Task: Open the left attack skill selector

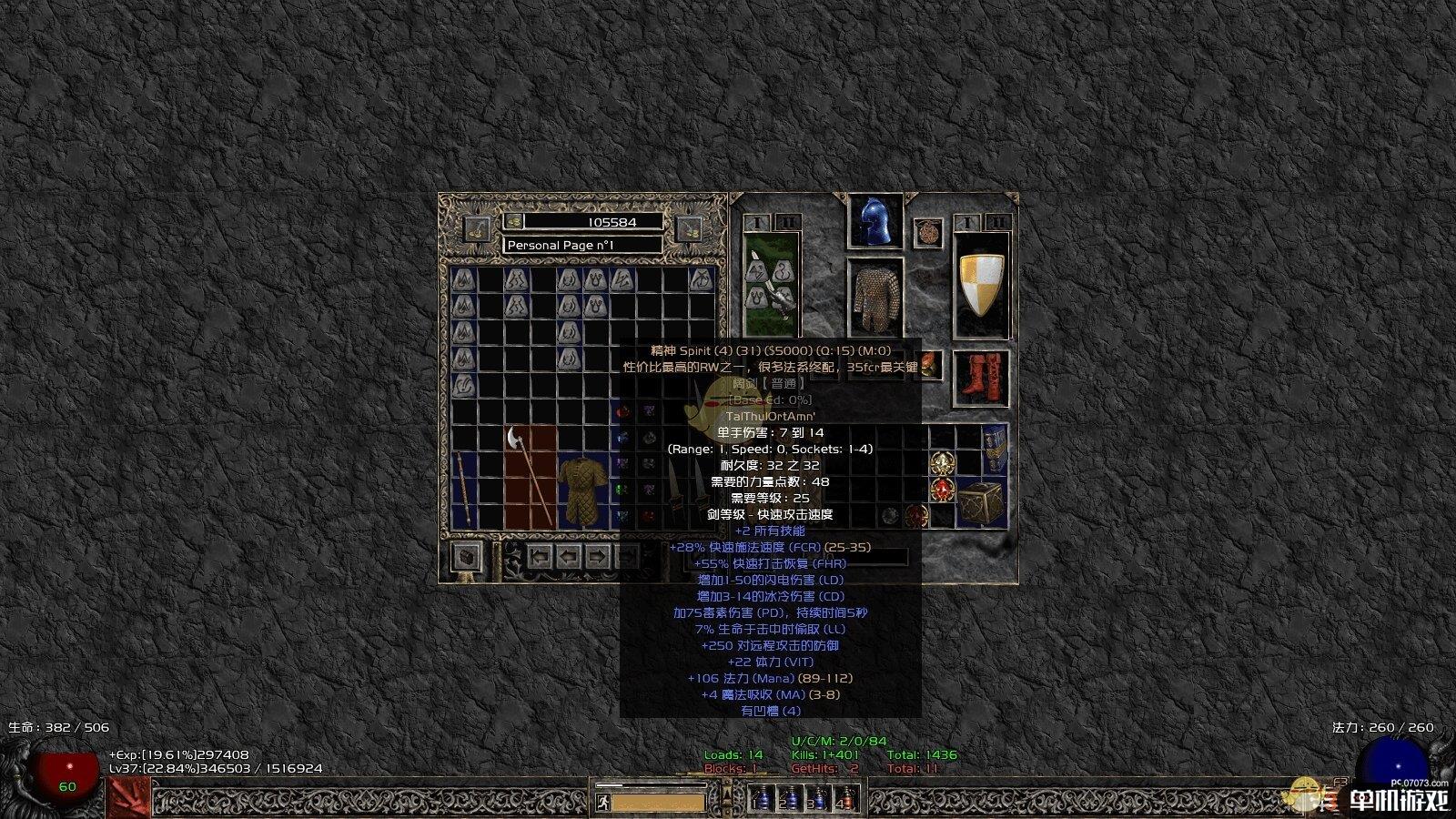Action: 128,798
